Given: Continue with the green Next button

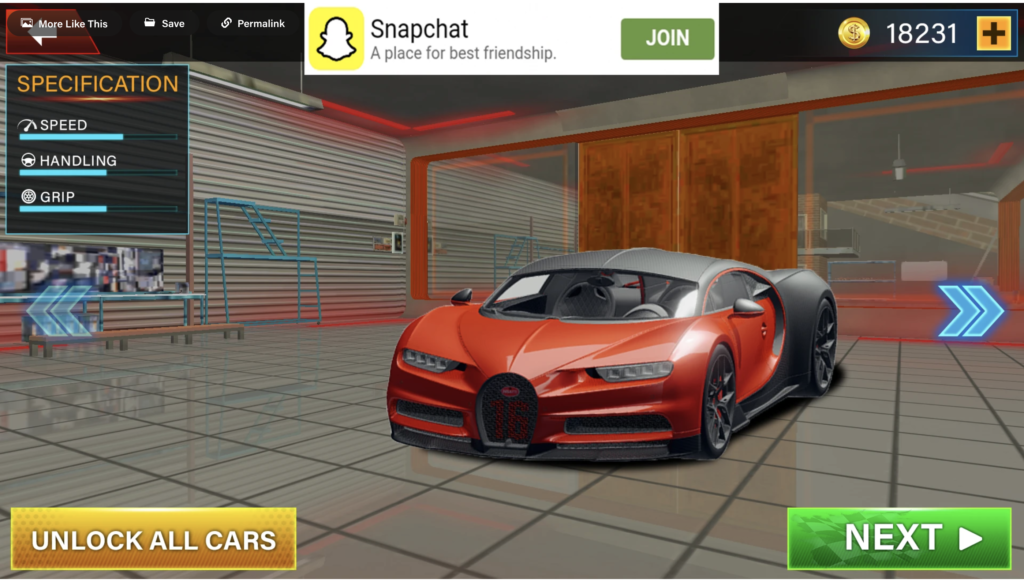Looking at the screenshot, I should click(x=899, y=538).
